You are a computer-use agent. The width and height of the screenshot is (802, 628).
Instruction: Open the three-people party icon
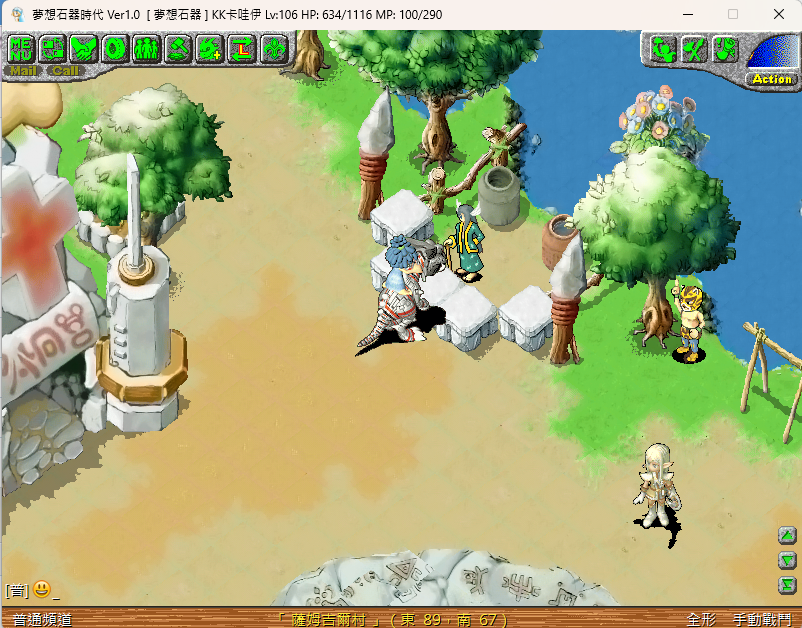[146, 48]
